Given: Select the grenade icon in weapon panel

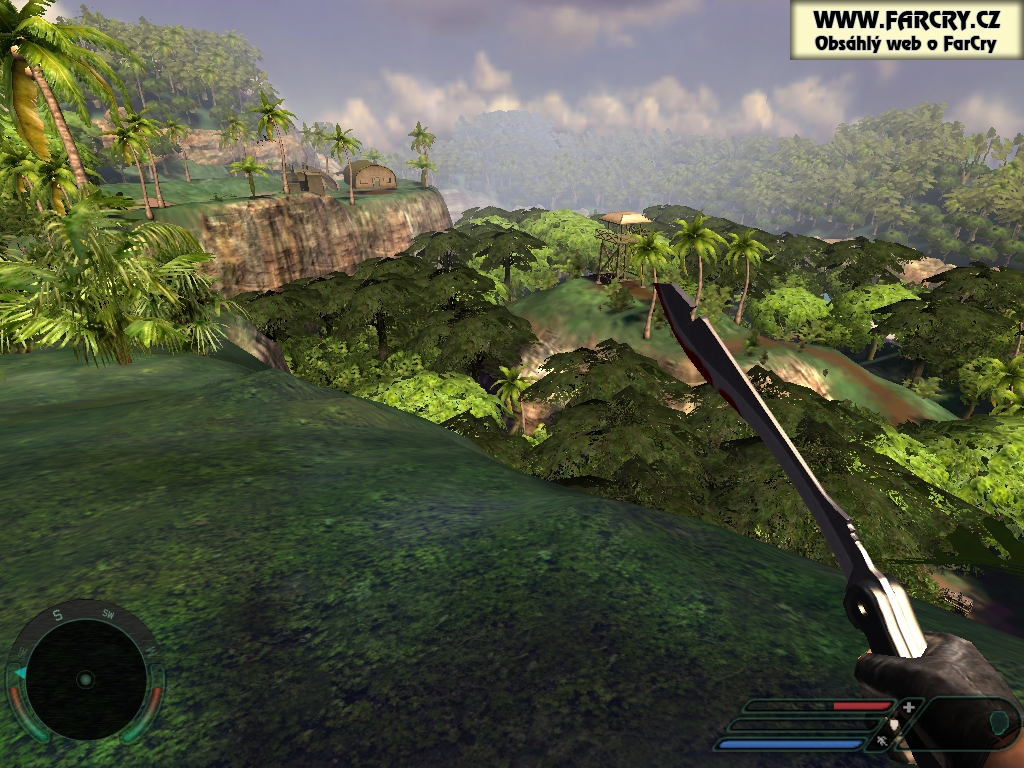Looking at the screenshot, I should (x=996, y=720).
